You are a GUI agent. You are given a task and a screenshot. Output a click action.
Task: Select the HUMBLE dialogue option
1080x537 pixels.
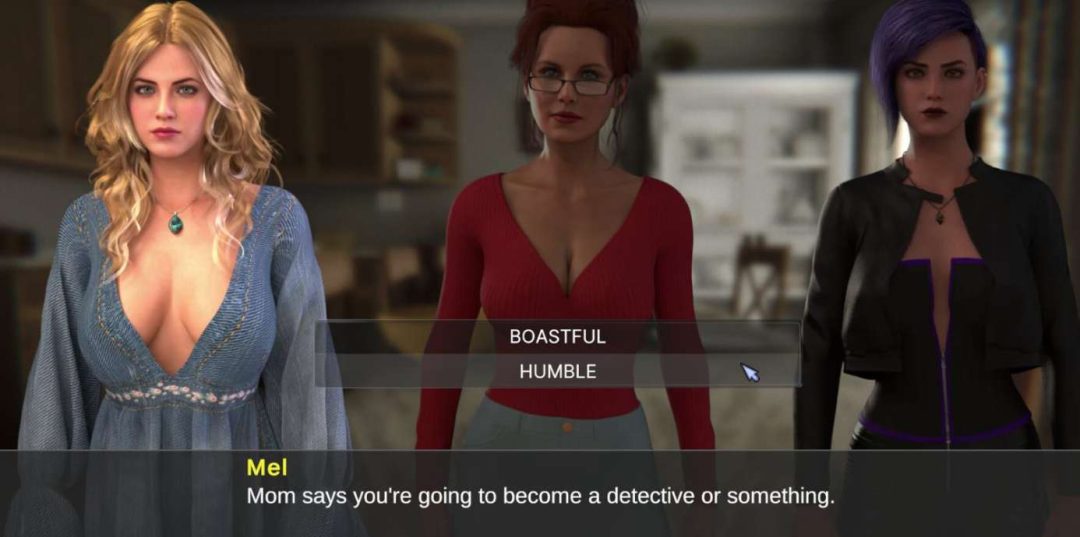coord(557,371)
